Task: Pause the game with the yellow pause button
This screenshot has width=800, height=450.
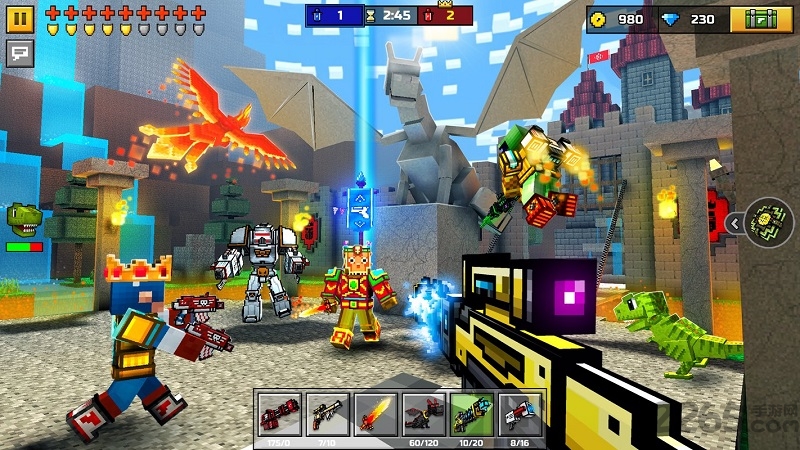Action: pyautogui.click(x=20, y=19)
